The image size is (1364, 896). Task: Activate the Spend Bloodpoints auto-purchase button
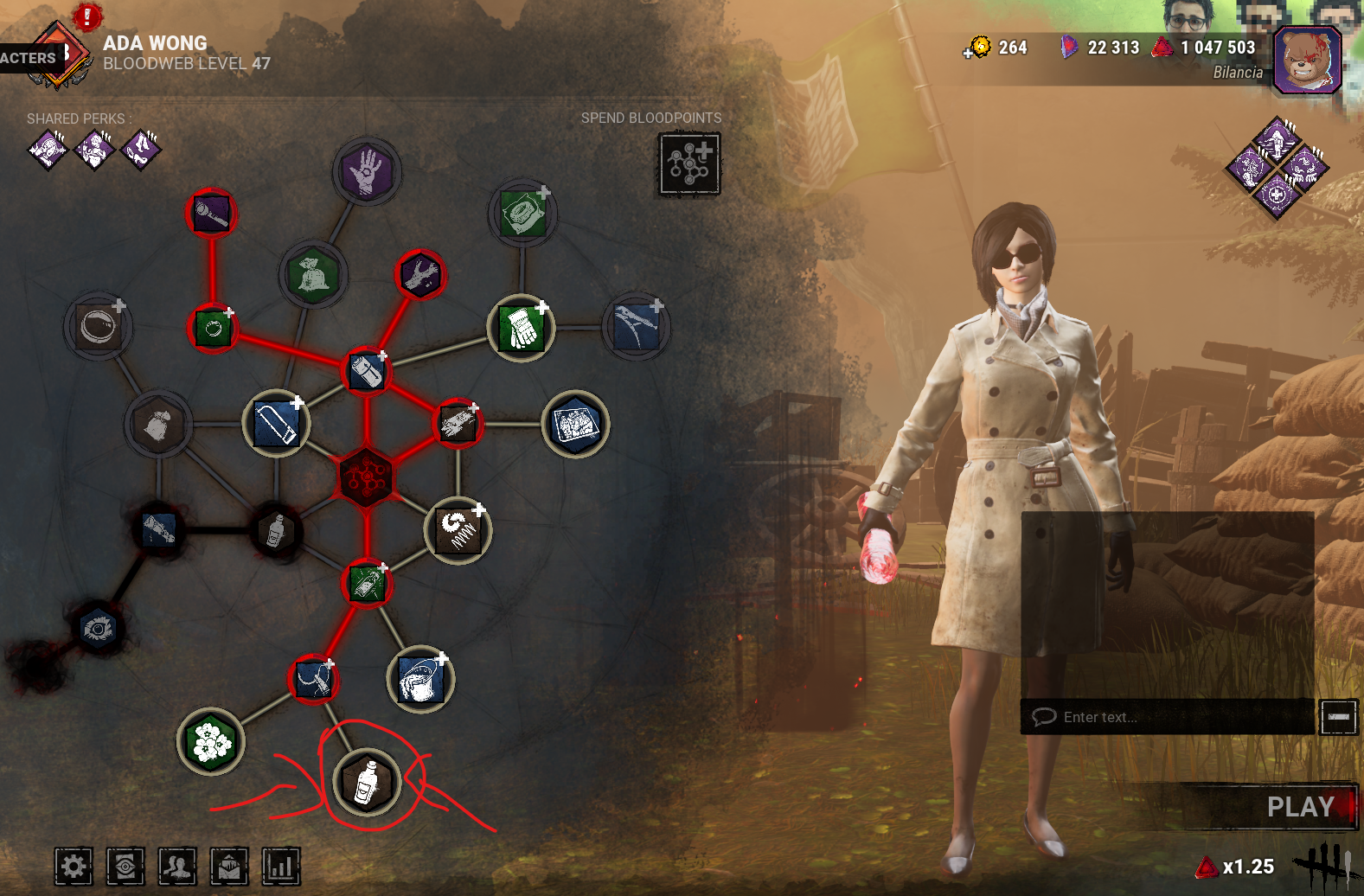pyautogui.click(x=689, y=163)
